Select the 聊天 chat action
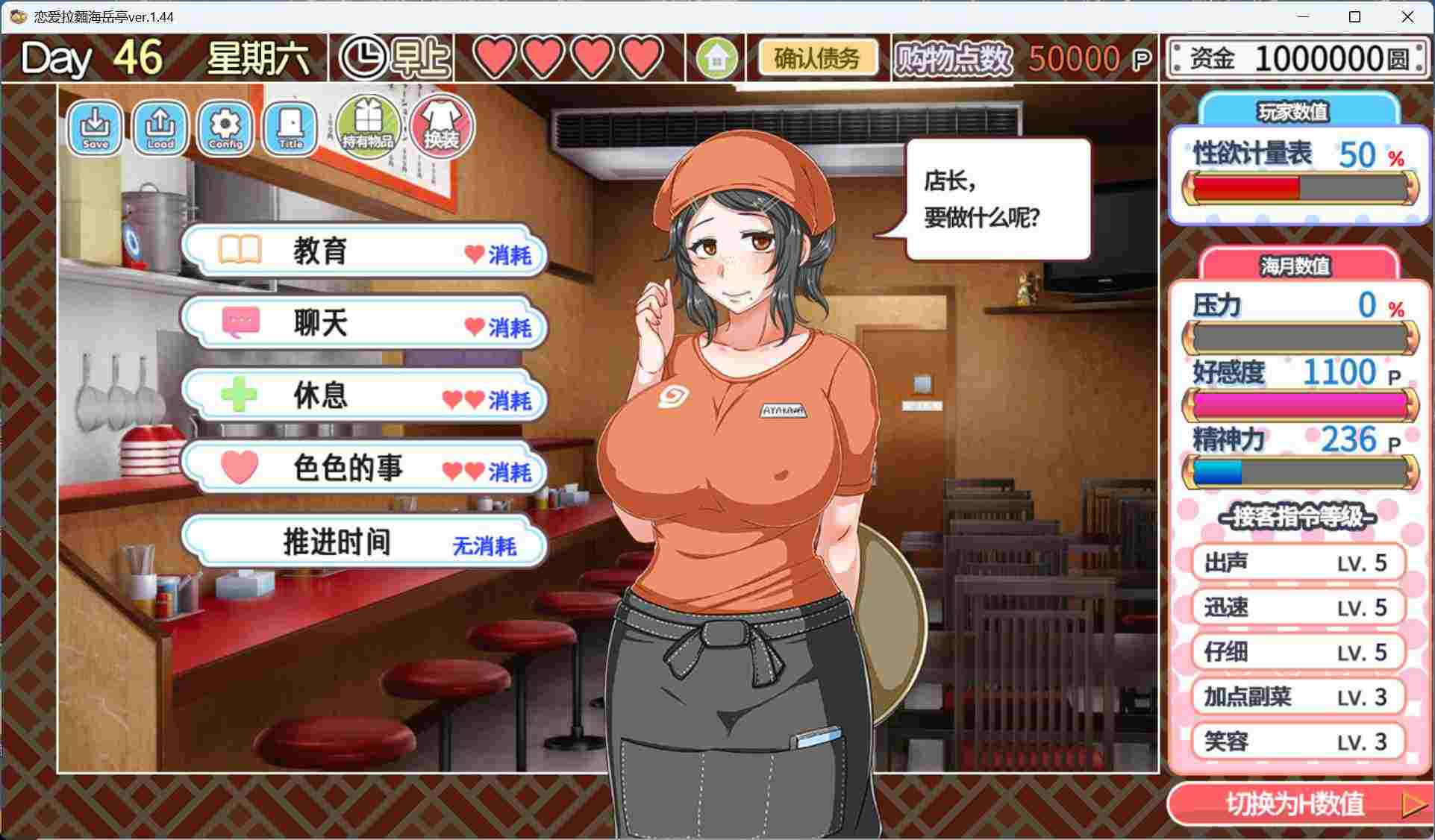 (x=361, y=324)
